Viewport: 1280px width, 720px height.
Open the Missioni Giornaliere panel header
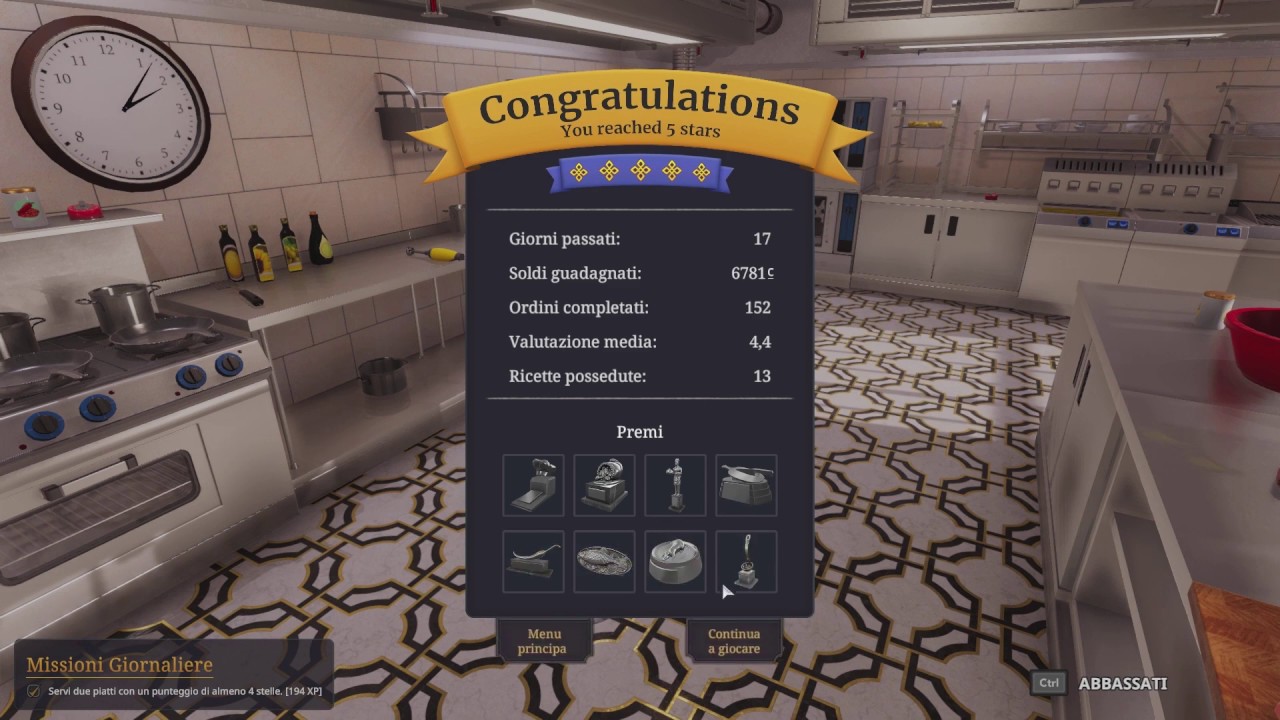tap(120, 664)
